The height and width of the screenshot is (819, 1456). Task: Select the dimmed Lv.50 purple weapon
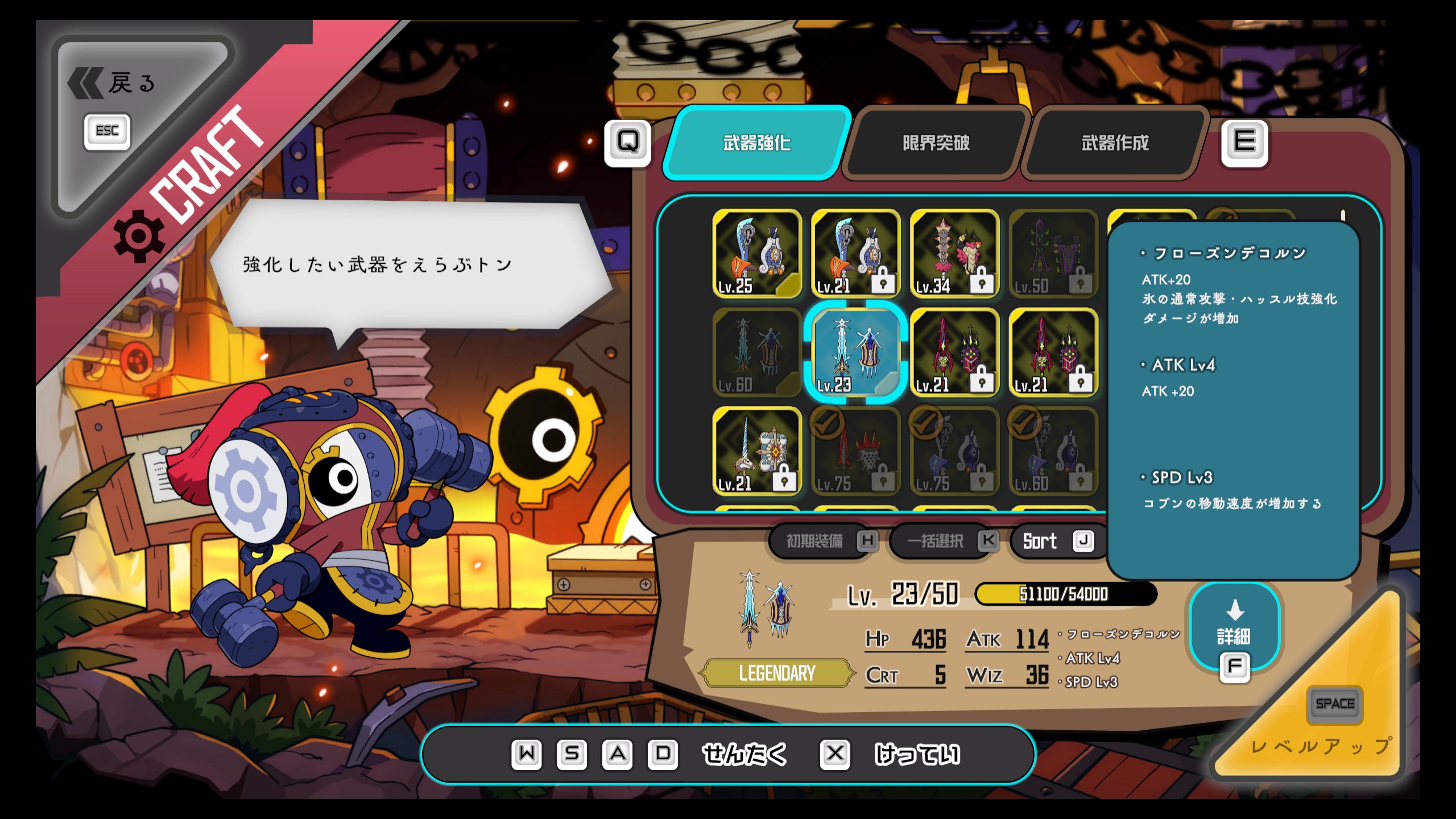tap(1053, 254)
